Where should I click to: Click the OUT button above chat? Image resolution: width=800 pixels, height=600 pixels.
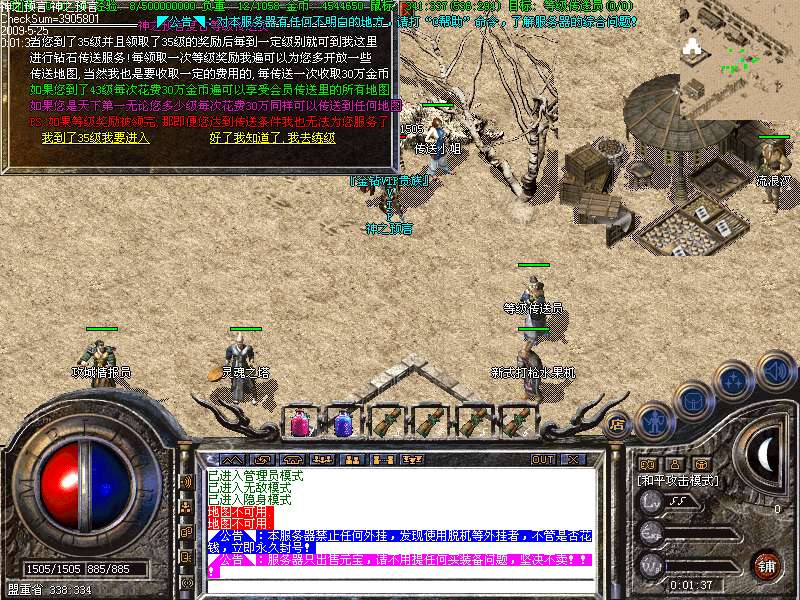click(x=543, y=459)
